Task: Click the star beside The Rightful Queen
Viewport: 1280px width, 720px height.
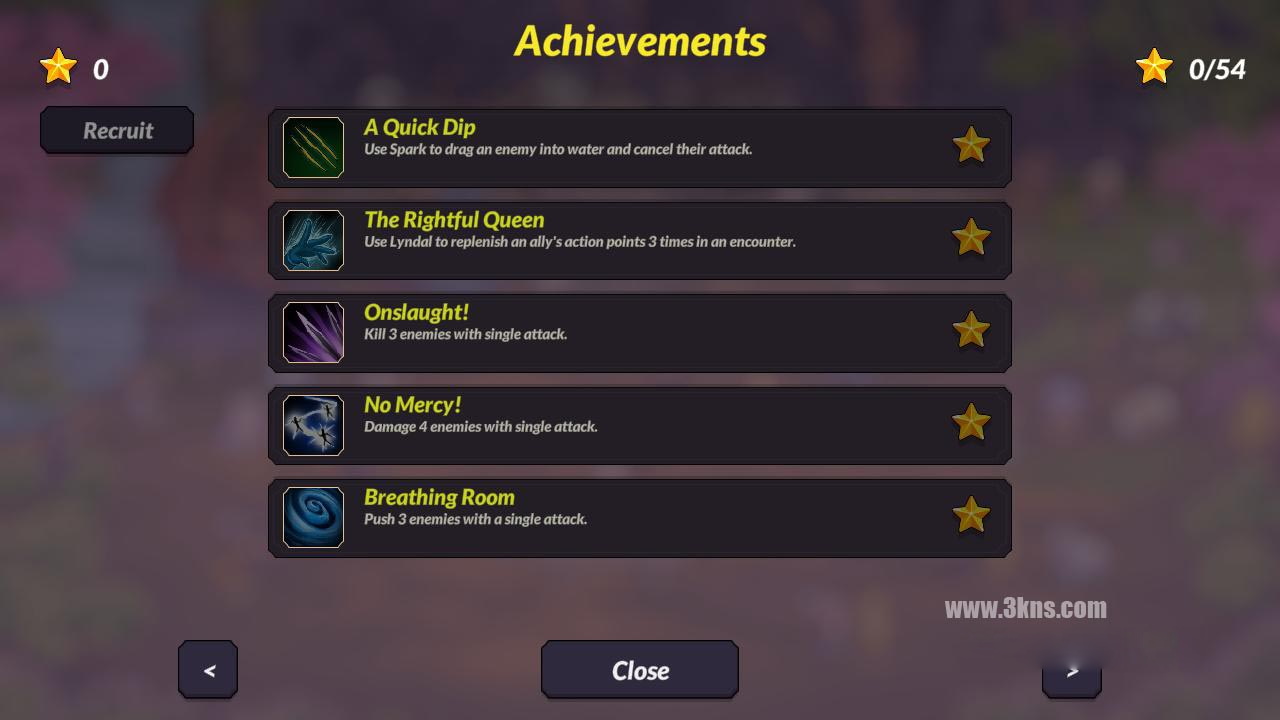Action: [x=970, y=239]
